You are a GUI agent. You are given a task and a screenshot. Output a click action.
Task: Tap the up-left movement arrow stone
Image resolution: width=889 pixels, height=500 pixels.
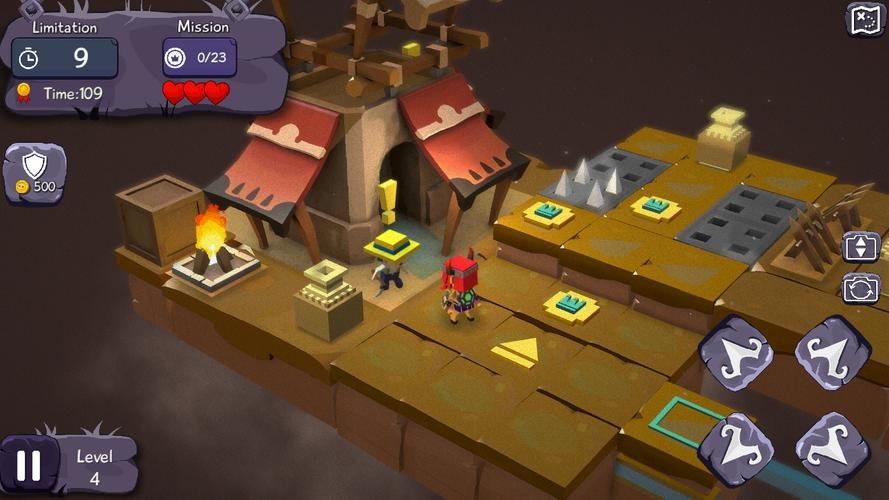tap(735, 351)
